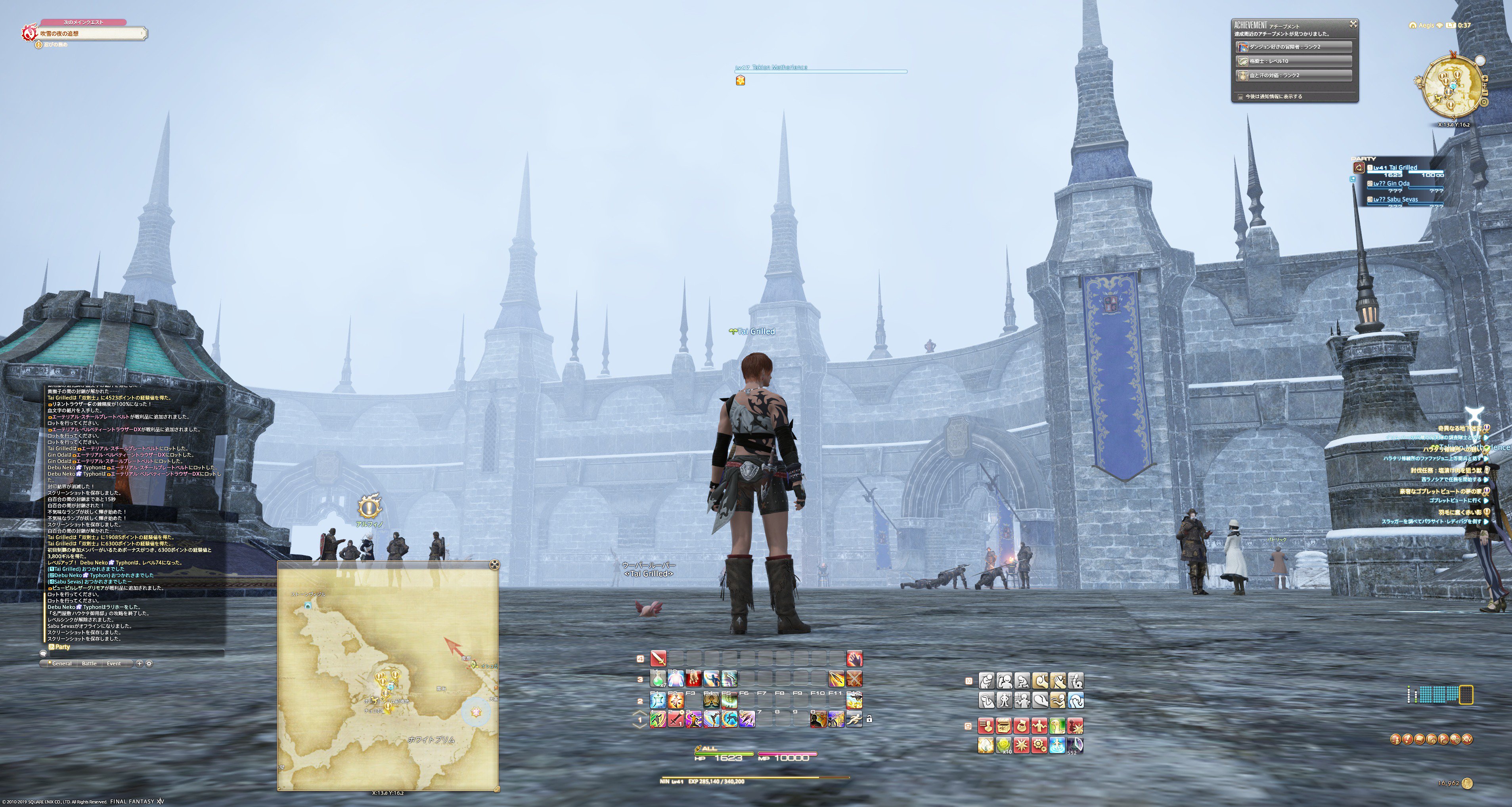Click the gil coin icon beside 16,962
Viewport: 1512px width, 807px height.
pyautogui.click(x=1468, y=784)
